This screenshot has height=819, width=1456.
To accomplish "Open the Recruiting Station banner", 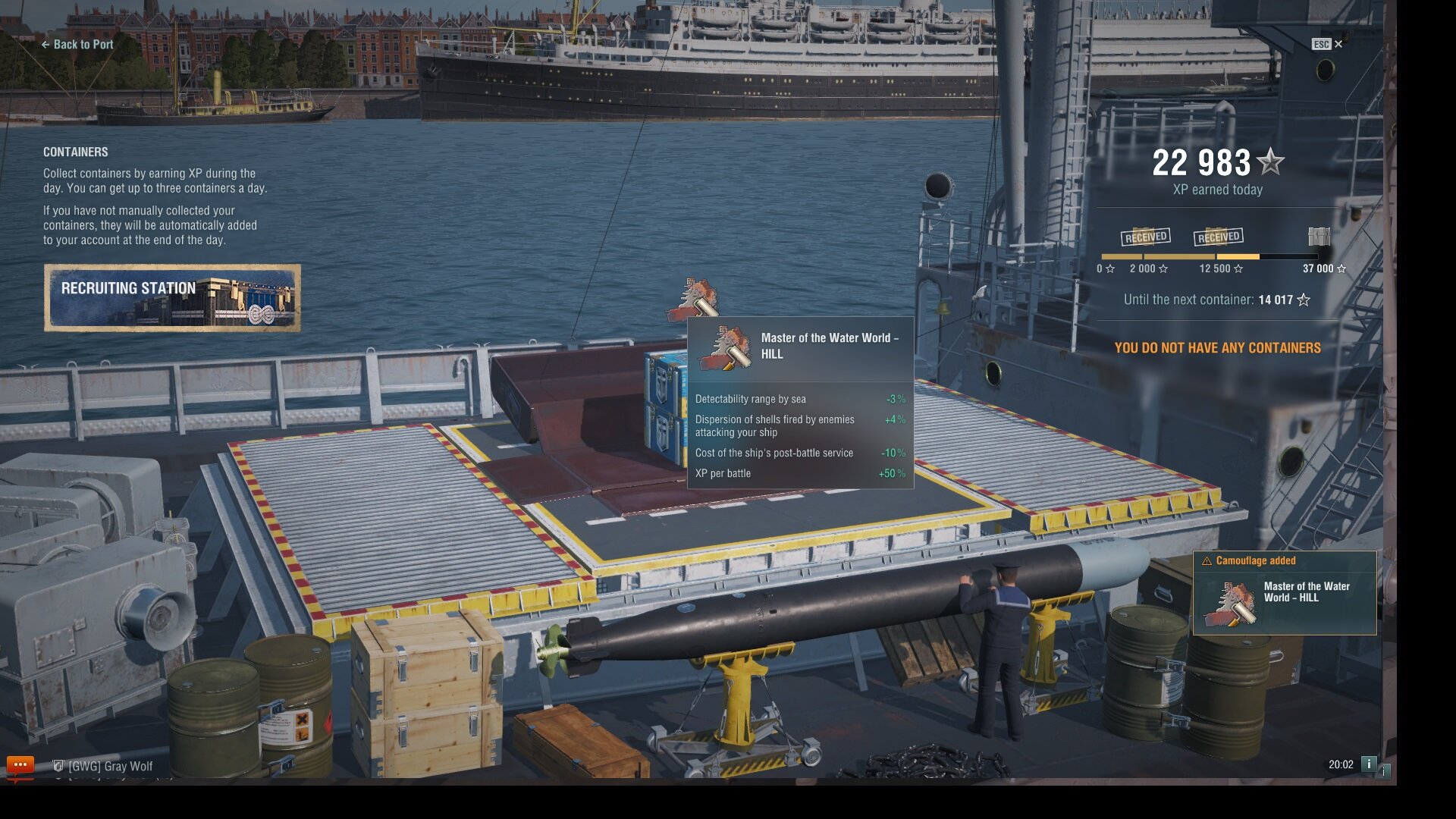I will point(172,298).
